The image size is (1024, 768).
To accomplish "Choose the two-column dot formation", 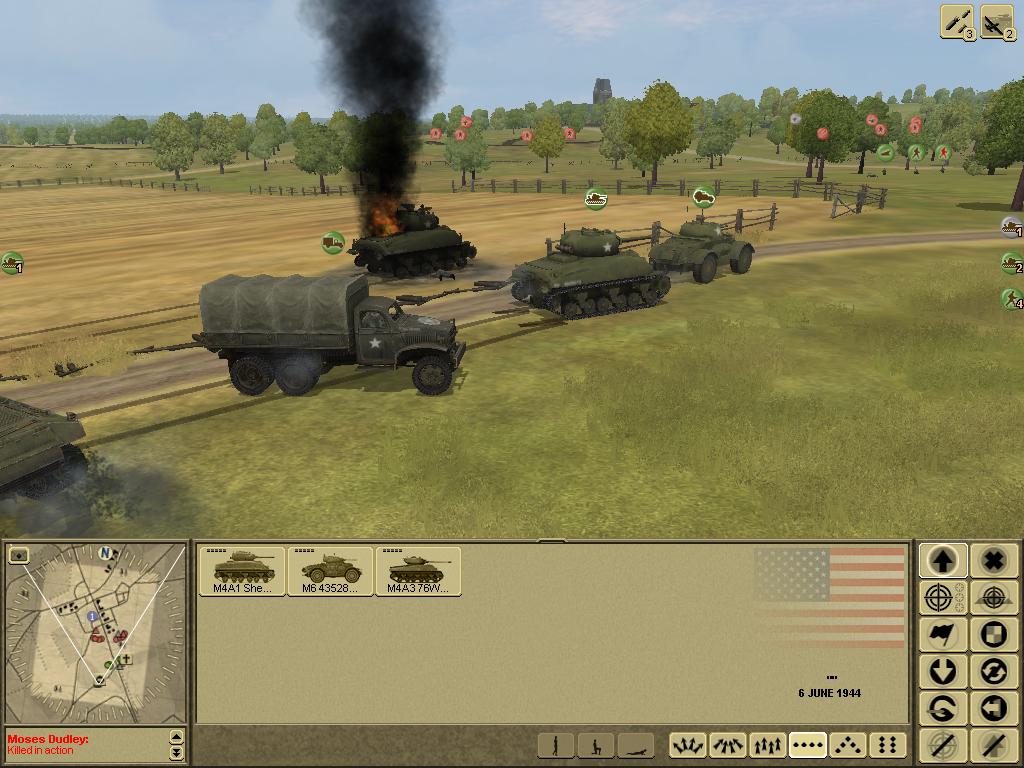I will [887, 745].
